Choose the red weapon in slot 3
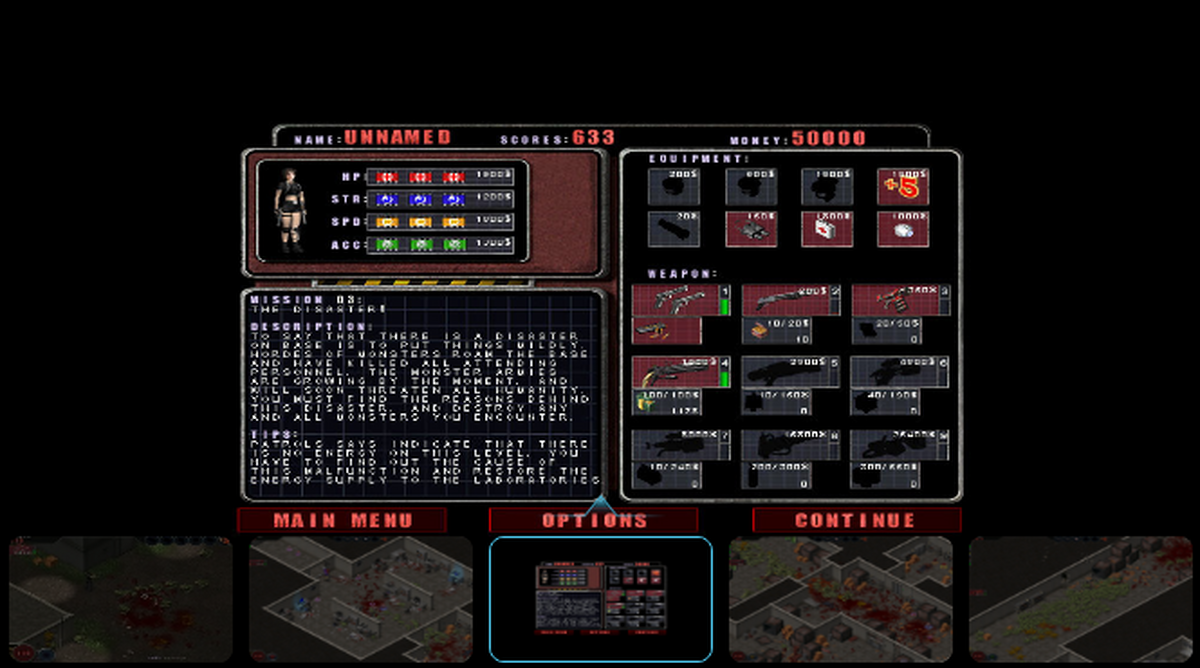1200x668 pixels. click(895, 300)
